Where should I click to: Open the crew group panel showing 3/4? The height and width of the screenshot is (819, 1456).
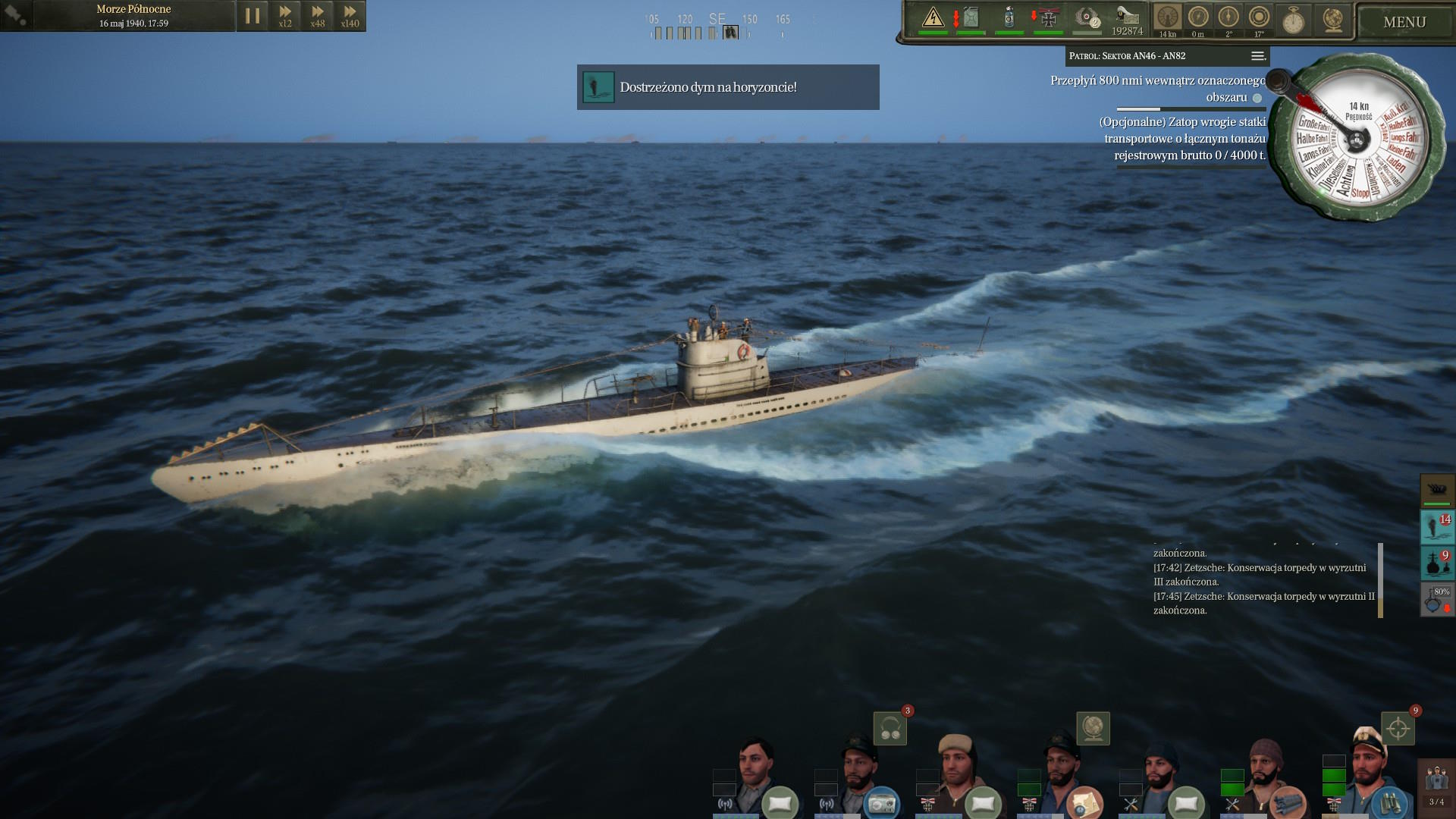1436,786
